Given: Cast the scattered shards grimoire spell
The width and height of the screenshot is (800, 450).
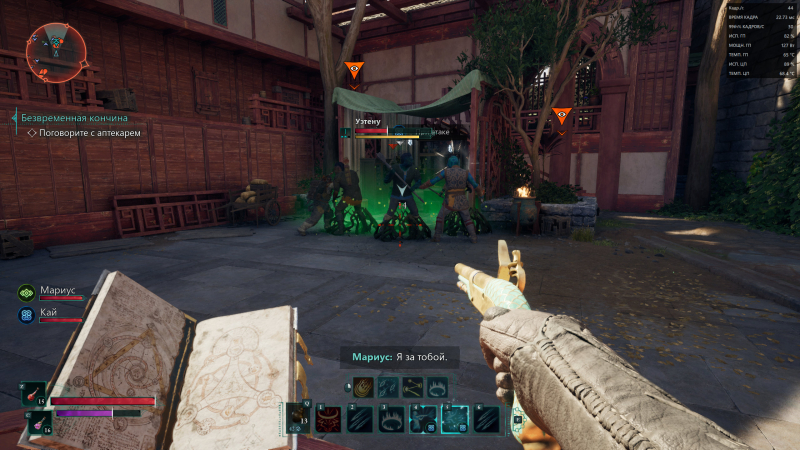Looking at the screenshot, I should coord(387,387).
